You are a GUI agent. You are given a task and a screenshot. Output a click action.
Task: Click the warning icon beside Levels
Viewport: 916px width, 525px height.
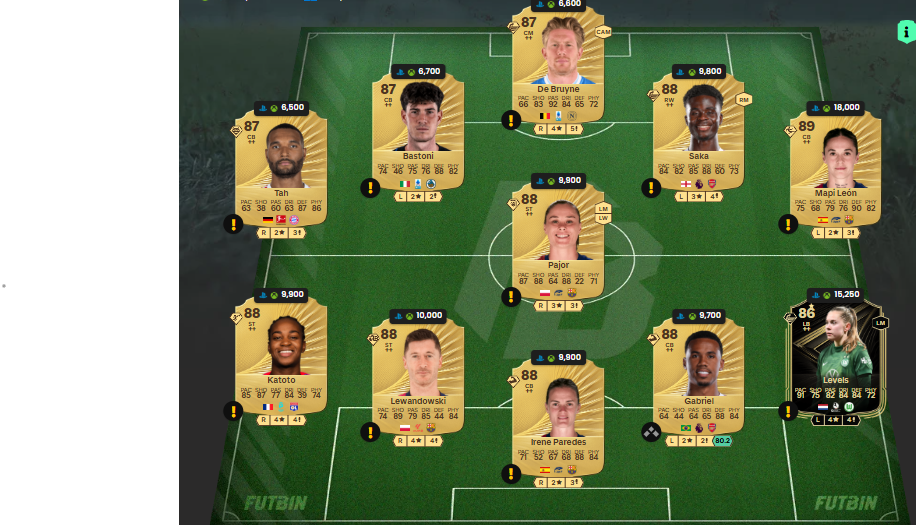click(788, 410)
